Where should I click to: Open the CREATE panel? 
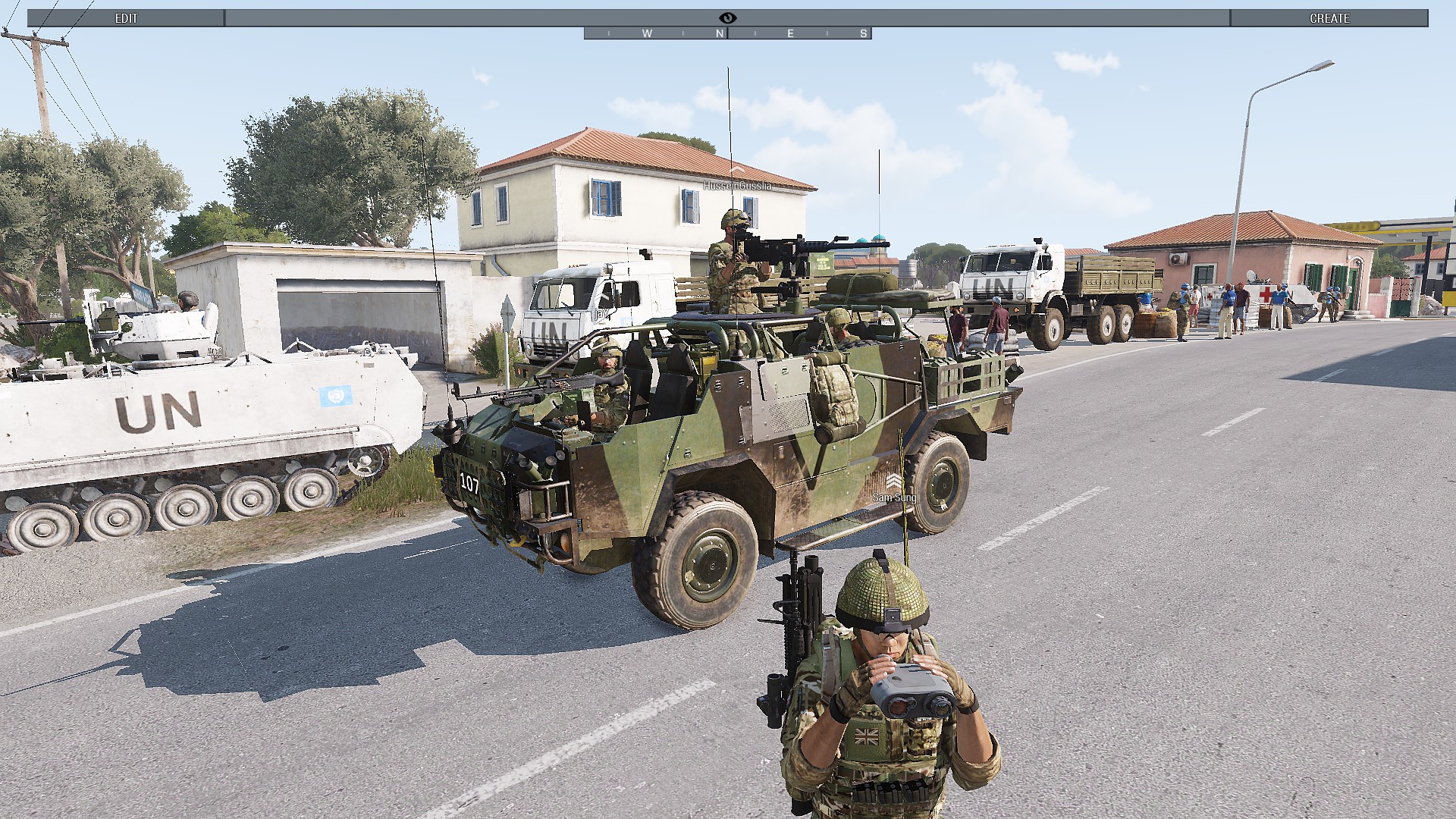tap(1329, 18)
